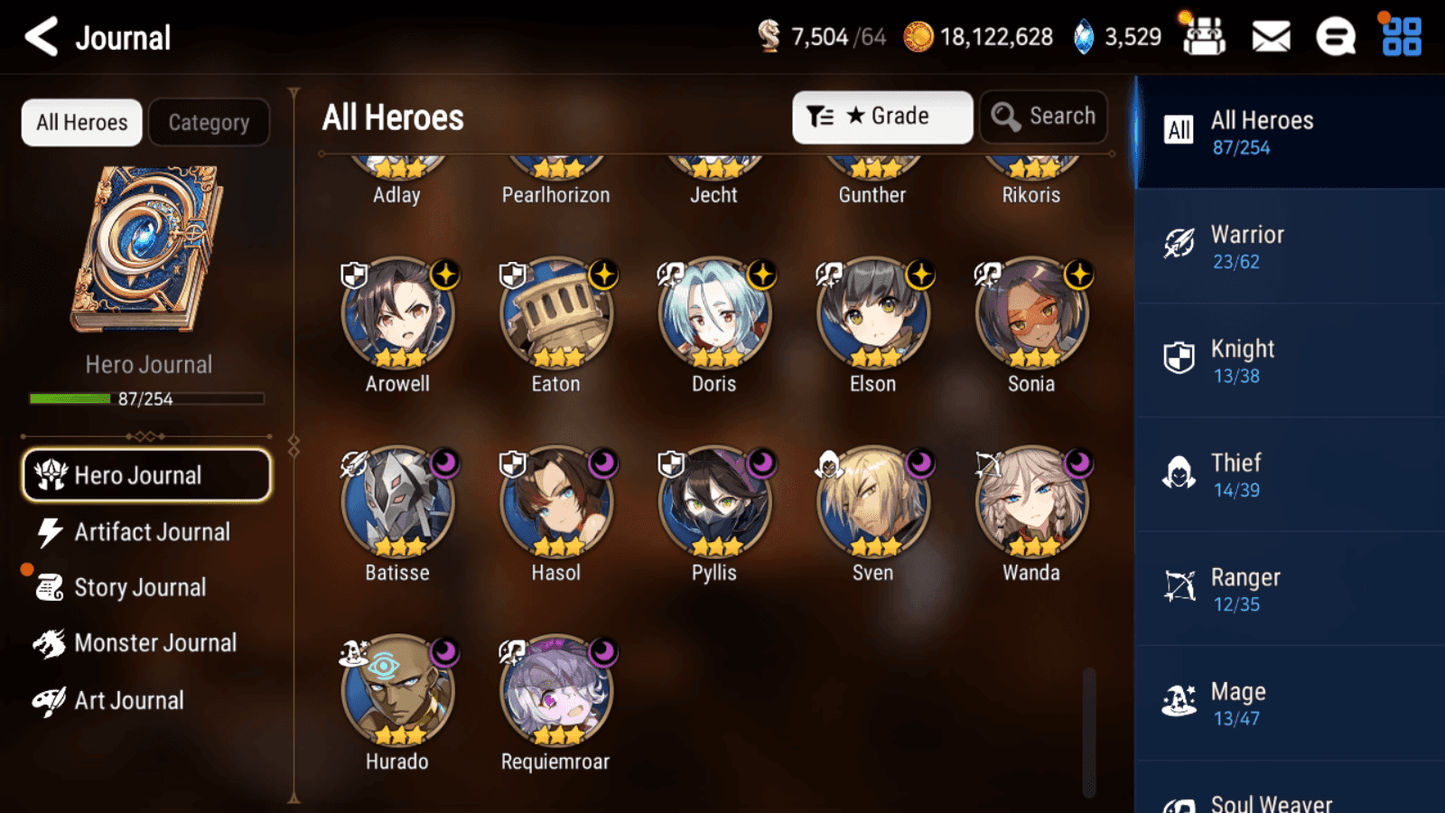Switch to the Category view toggle
Image resolution: width=1445 pixels, height=813 pixels.
(x=209, y=122)
